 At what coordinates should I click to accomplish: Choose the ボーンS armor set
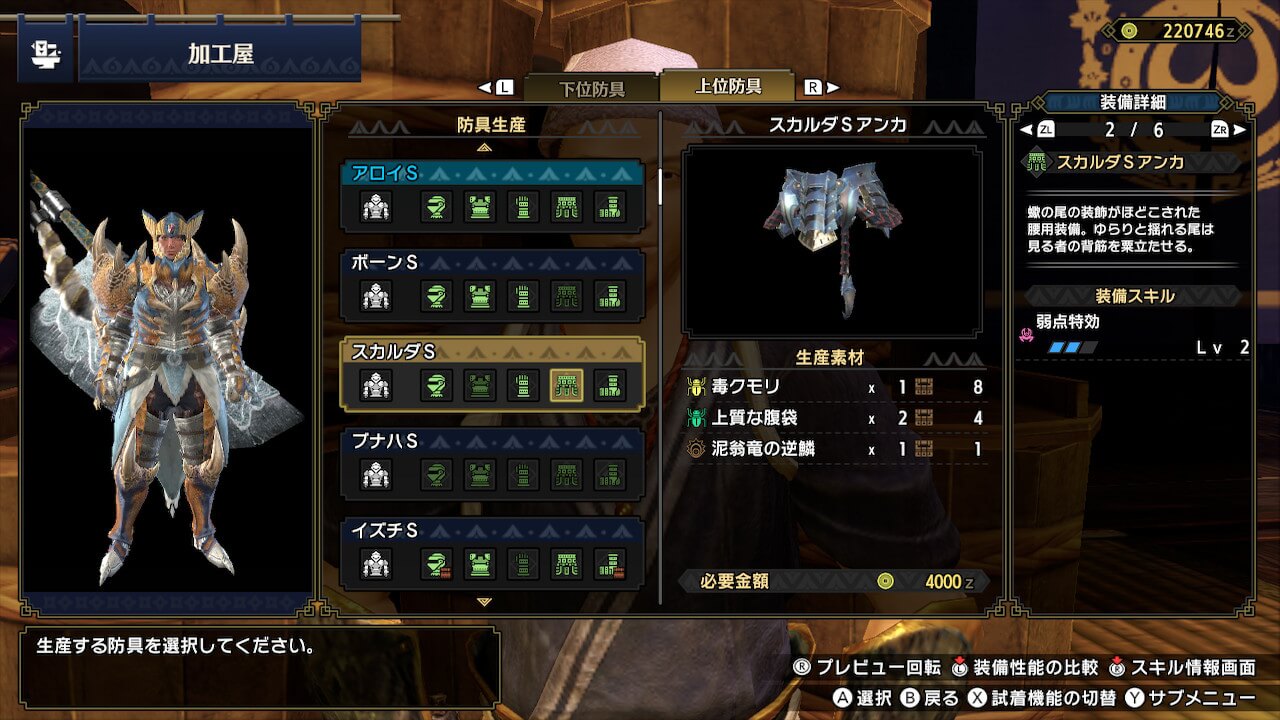click(492, 263)
